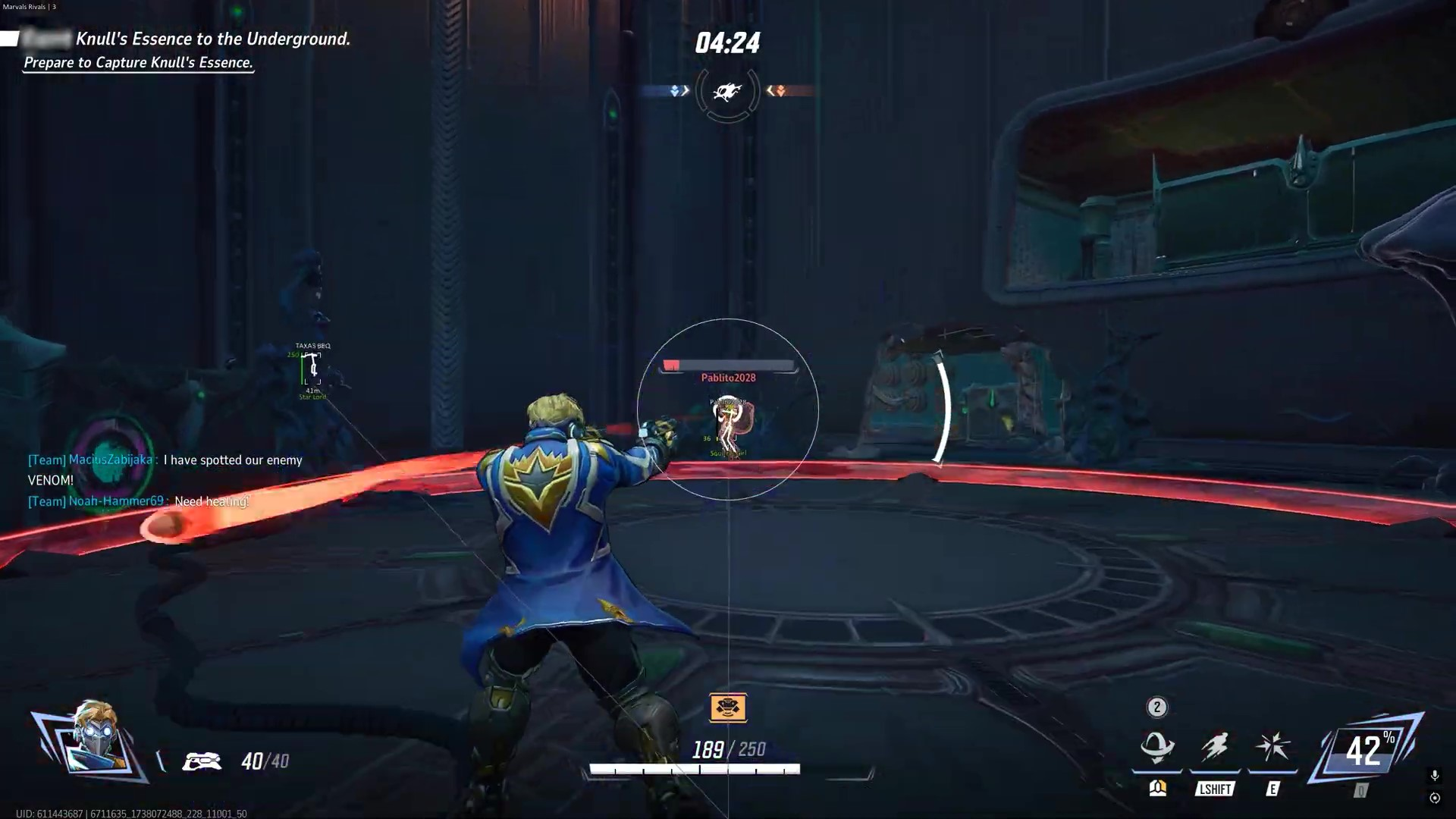Select the element gun weapon icon

click(x=202, y=761)
